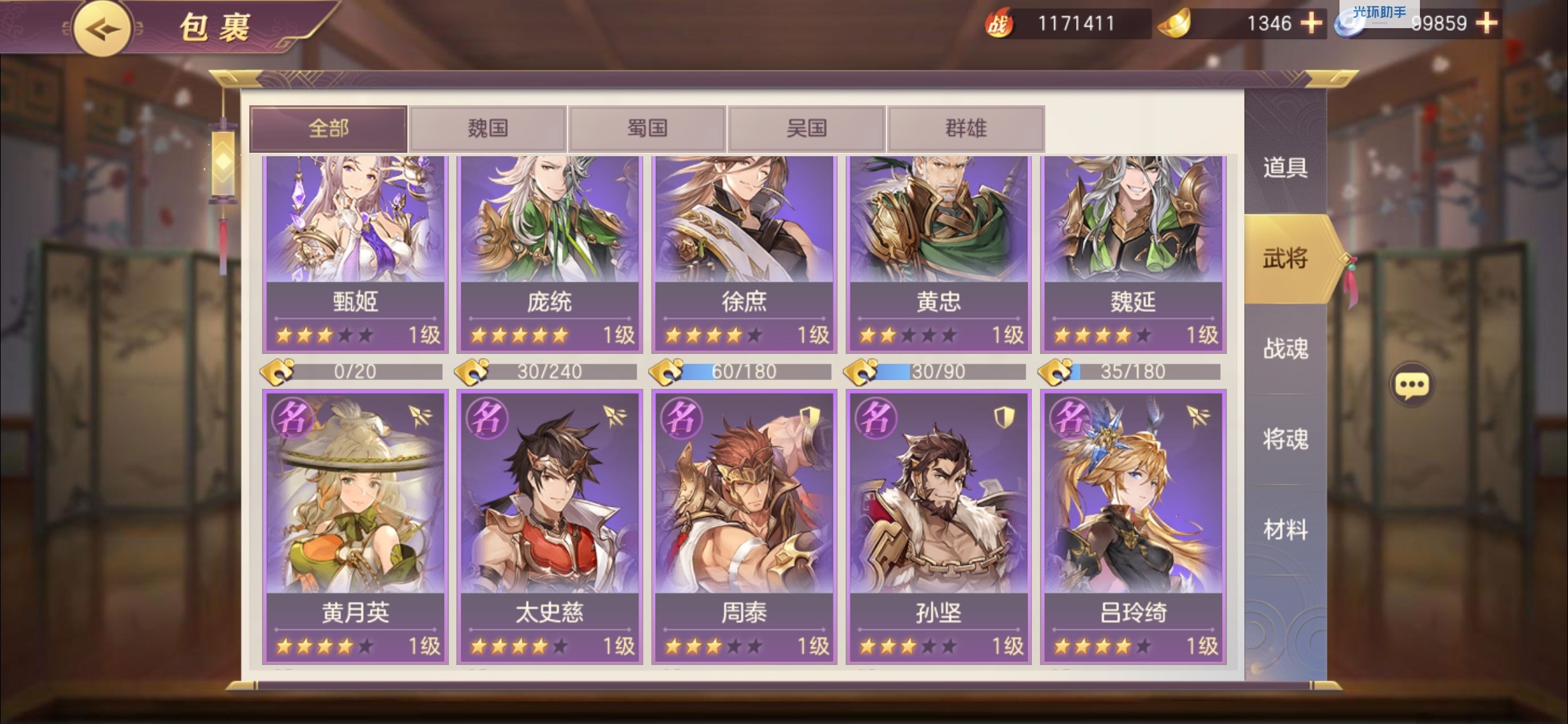Switch to the 全部 filter tab

coord(328,128)
